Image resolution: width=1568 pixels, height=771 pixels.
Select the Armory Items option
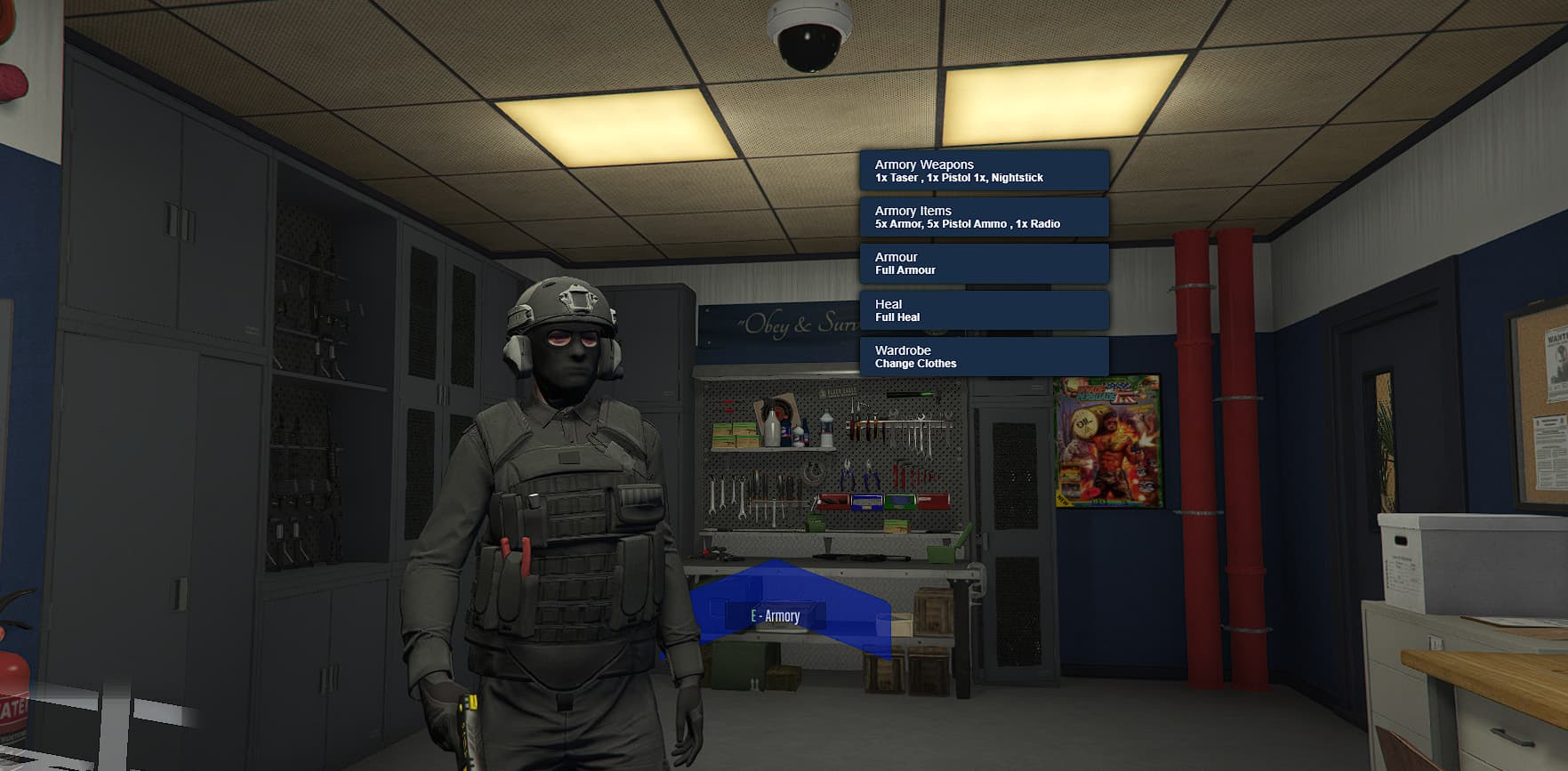(x=984, y=217)
